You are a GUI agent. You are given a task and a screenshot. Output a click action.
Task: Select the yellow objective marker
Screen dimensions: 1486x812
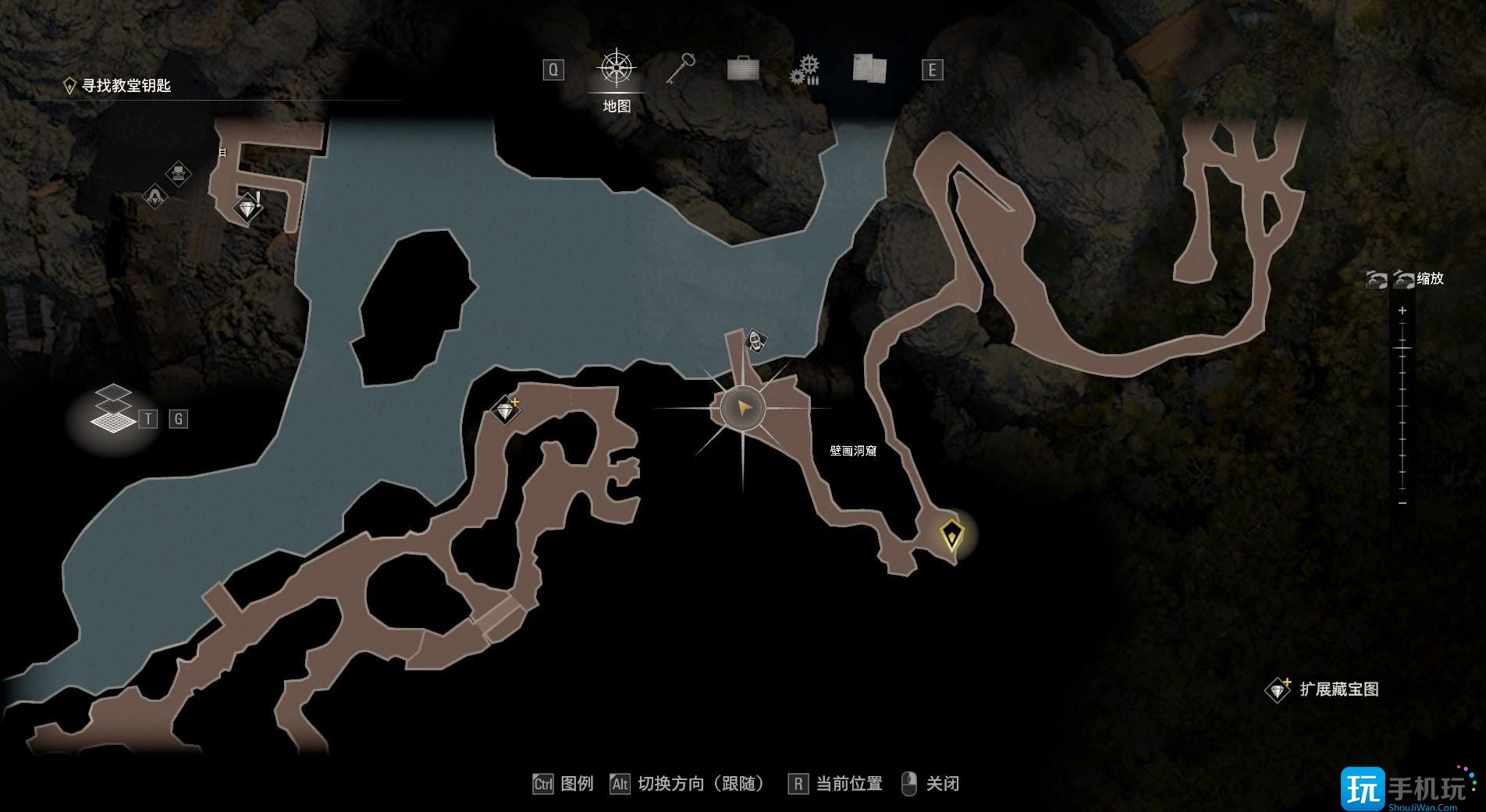point(951,536)
